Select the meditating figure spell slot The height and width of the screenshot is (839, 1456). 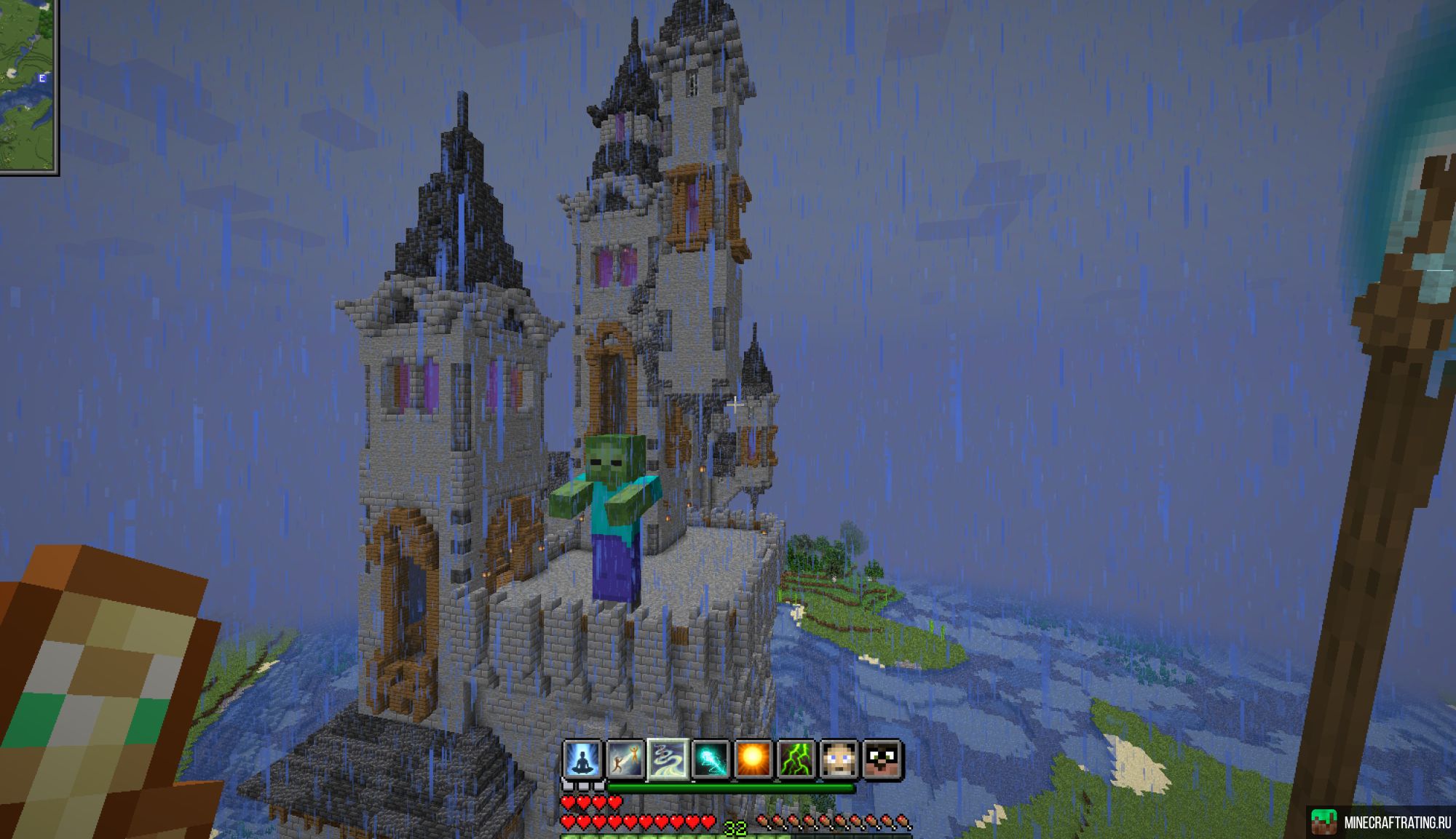(x=582, y=760)
